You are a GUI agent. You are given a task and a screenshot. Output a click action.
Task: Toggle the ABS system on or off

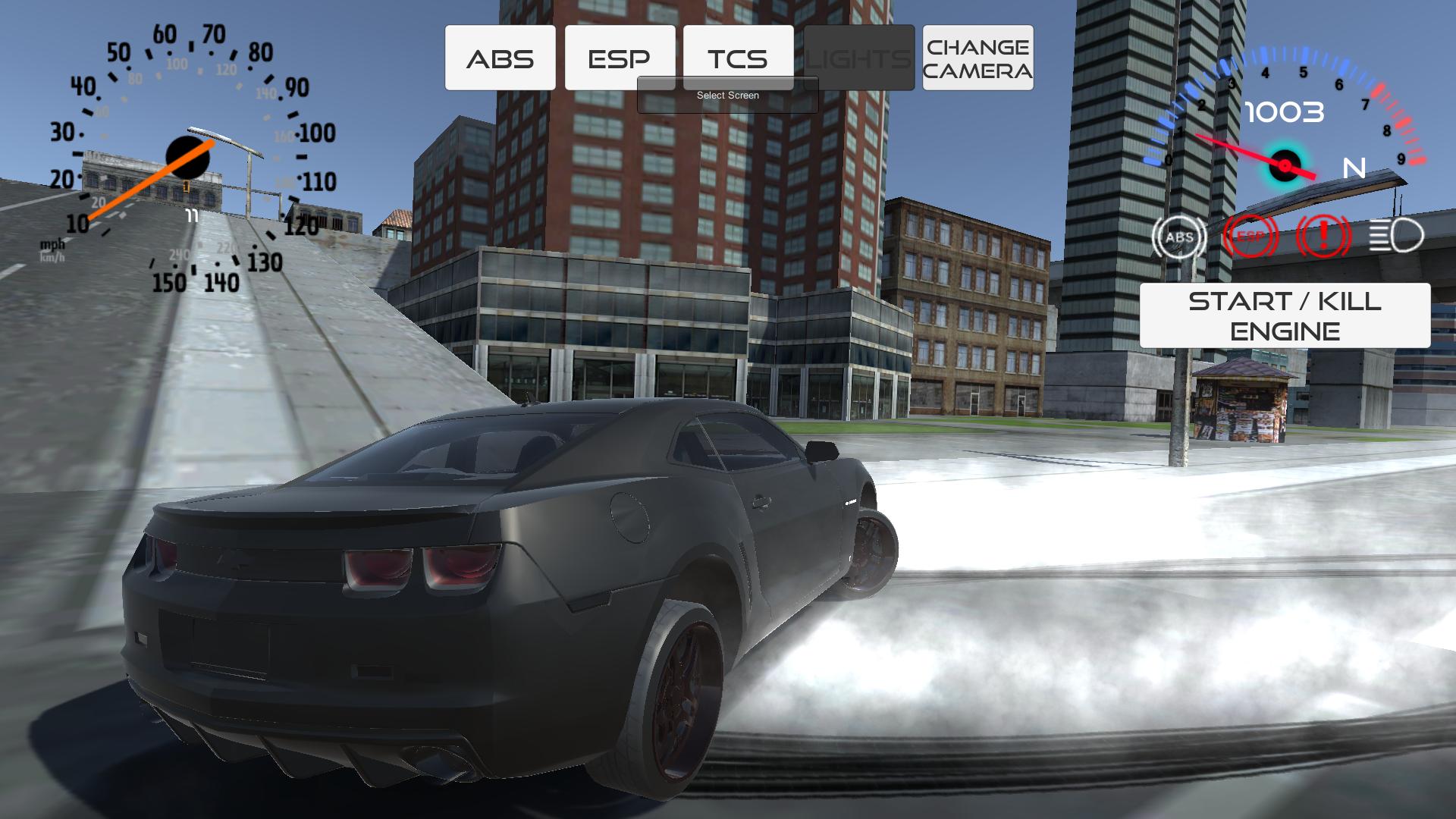pyautogui.click(x=500, y=57)
